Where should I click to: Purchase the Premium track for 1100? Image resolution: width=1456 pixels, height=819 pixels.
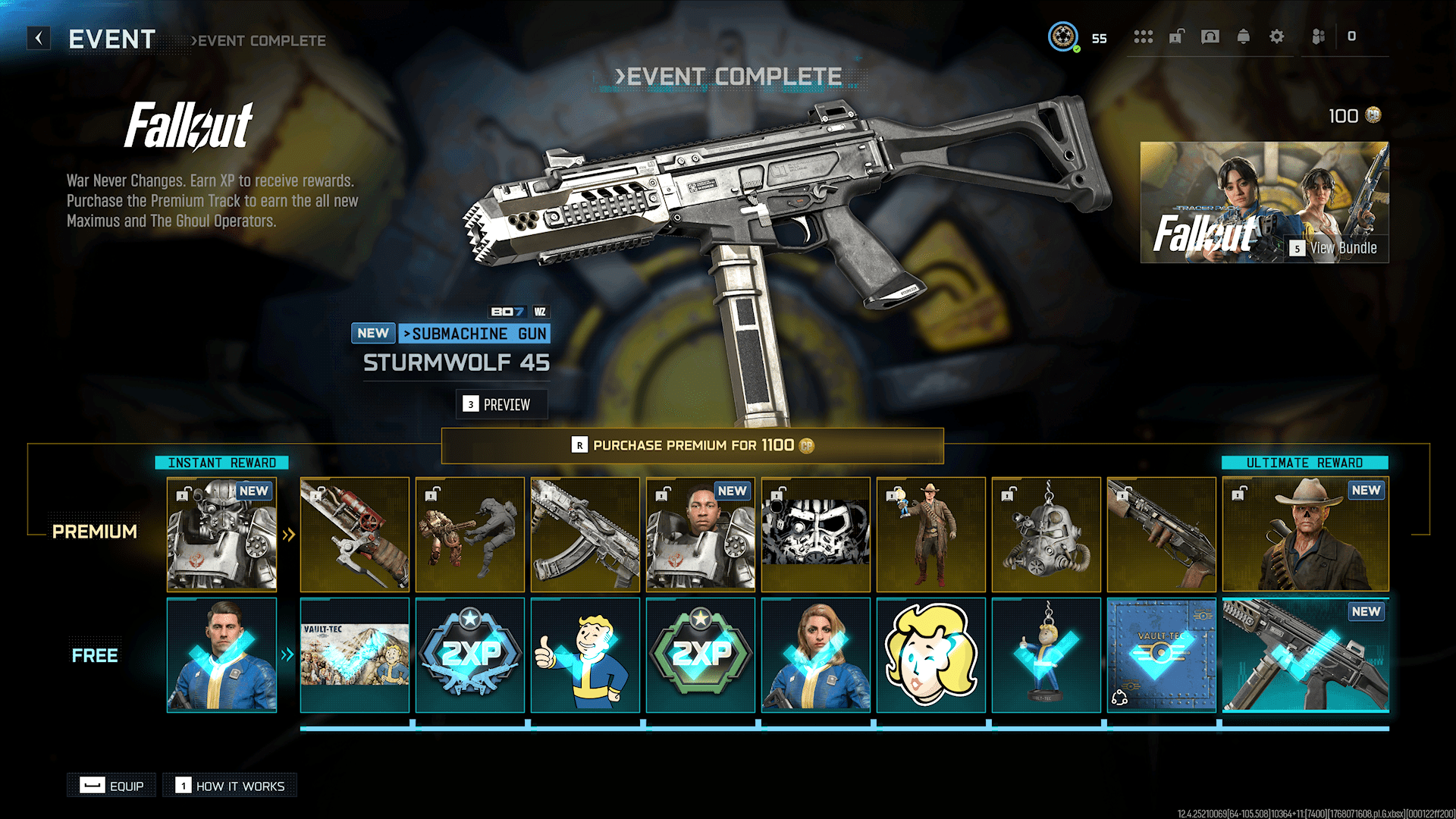click(692, 445)
